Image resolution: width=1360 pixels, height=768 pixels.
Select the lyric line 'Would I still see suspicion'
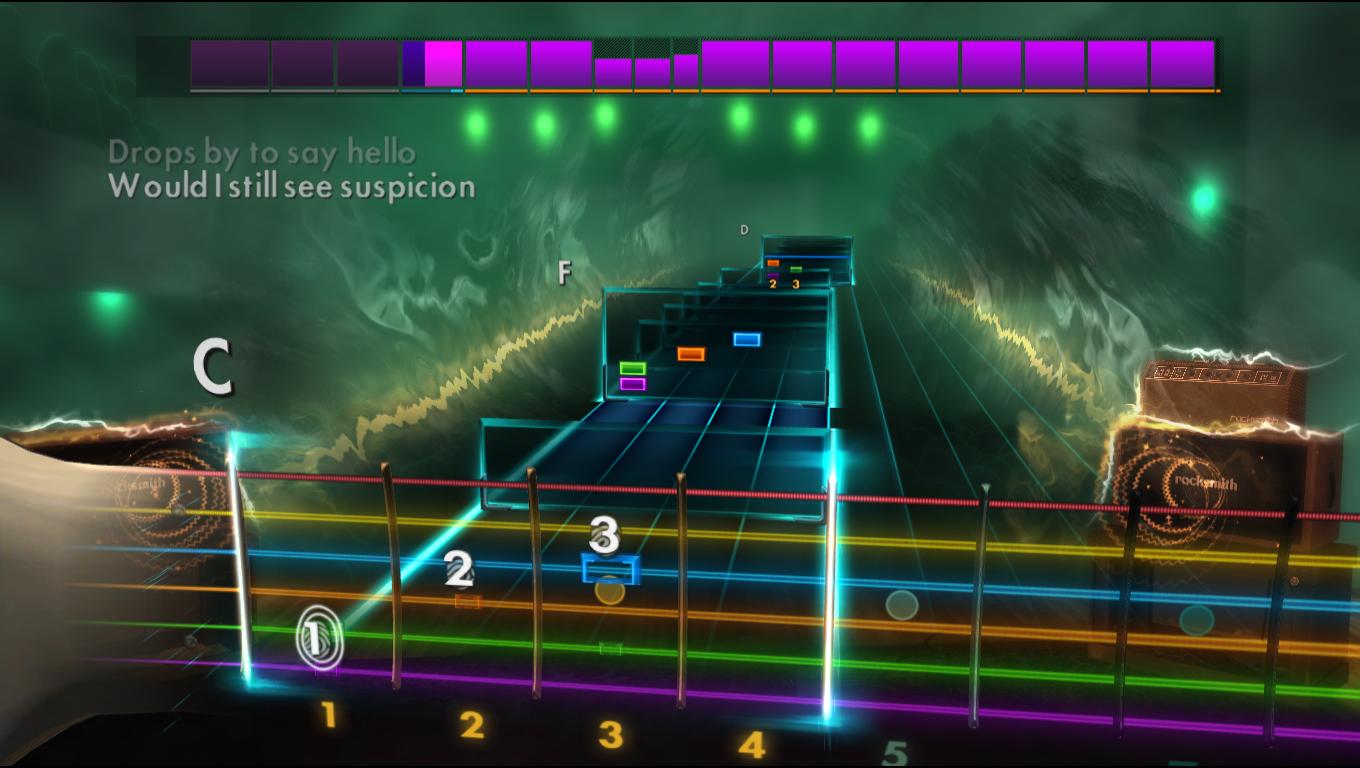291,186
